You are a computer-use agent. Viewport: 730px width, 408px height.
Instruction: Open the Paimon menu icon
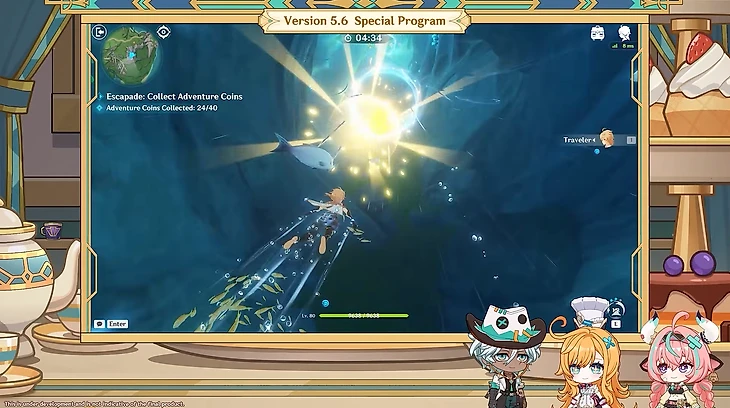tap(625, 33)
